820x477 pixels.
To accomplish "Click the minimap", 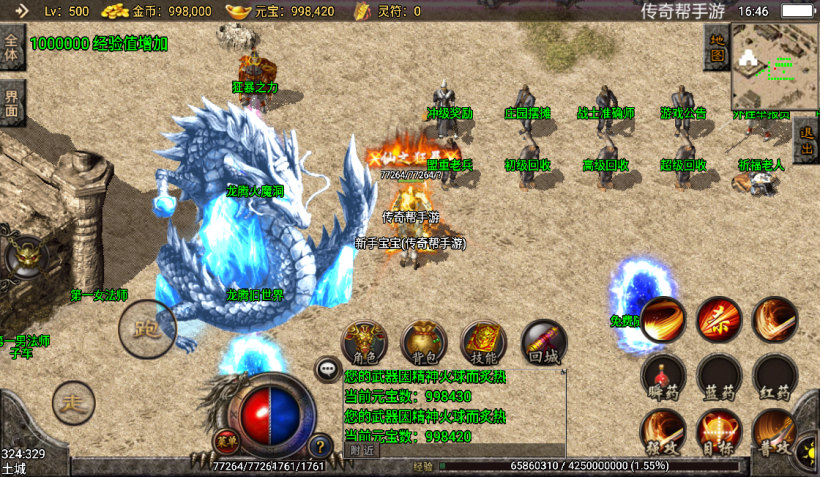I will pos(775,66).
